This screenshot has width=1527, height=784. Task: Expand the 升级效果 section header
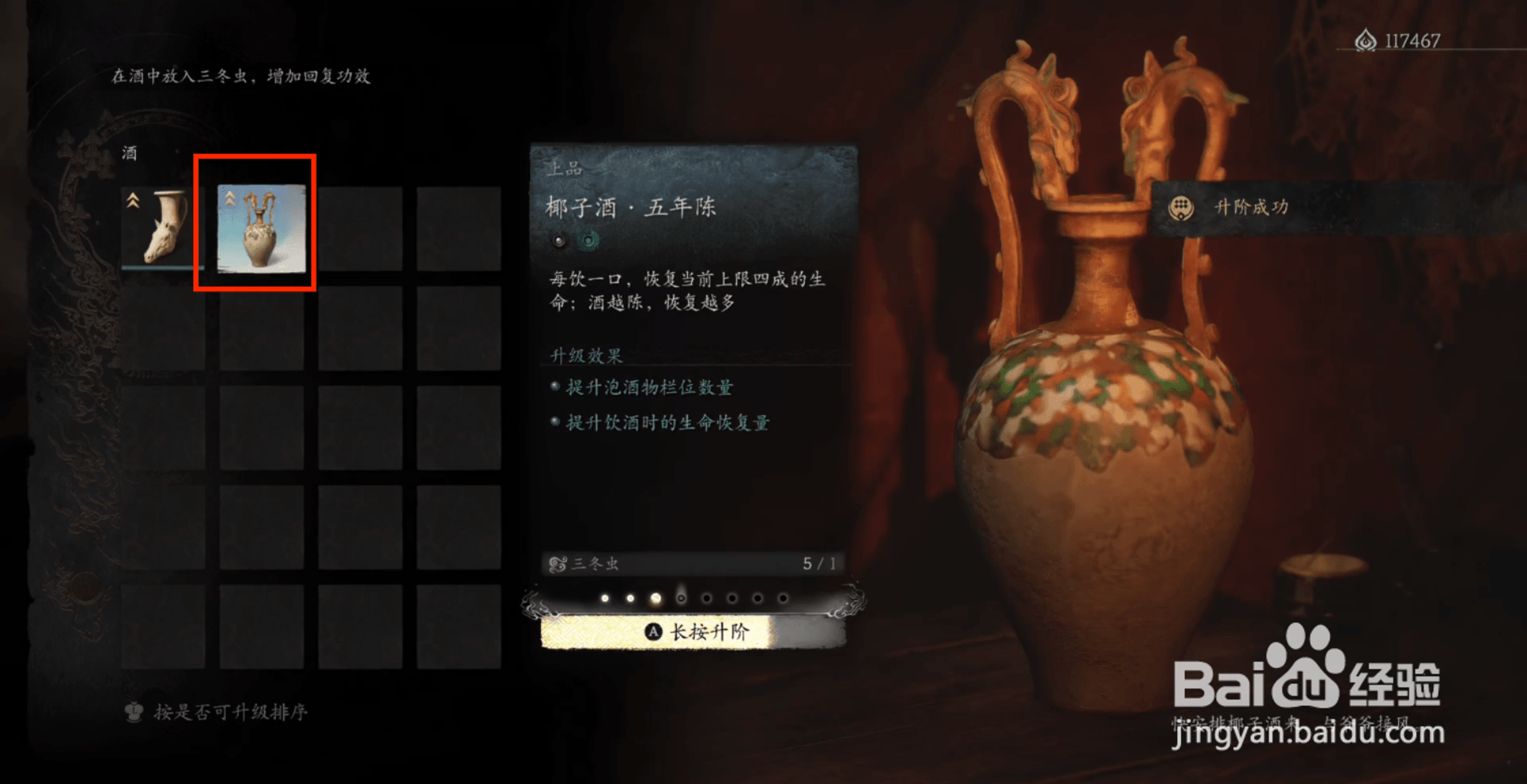[x=587, y=355]
